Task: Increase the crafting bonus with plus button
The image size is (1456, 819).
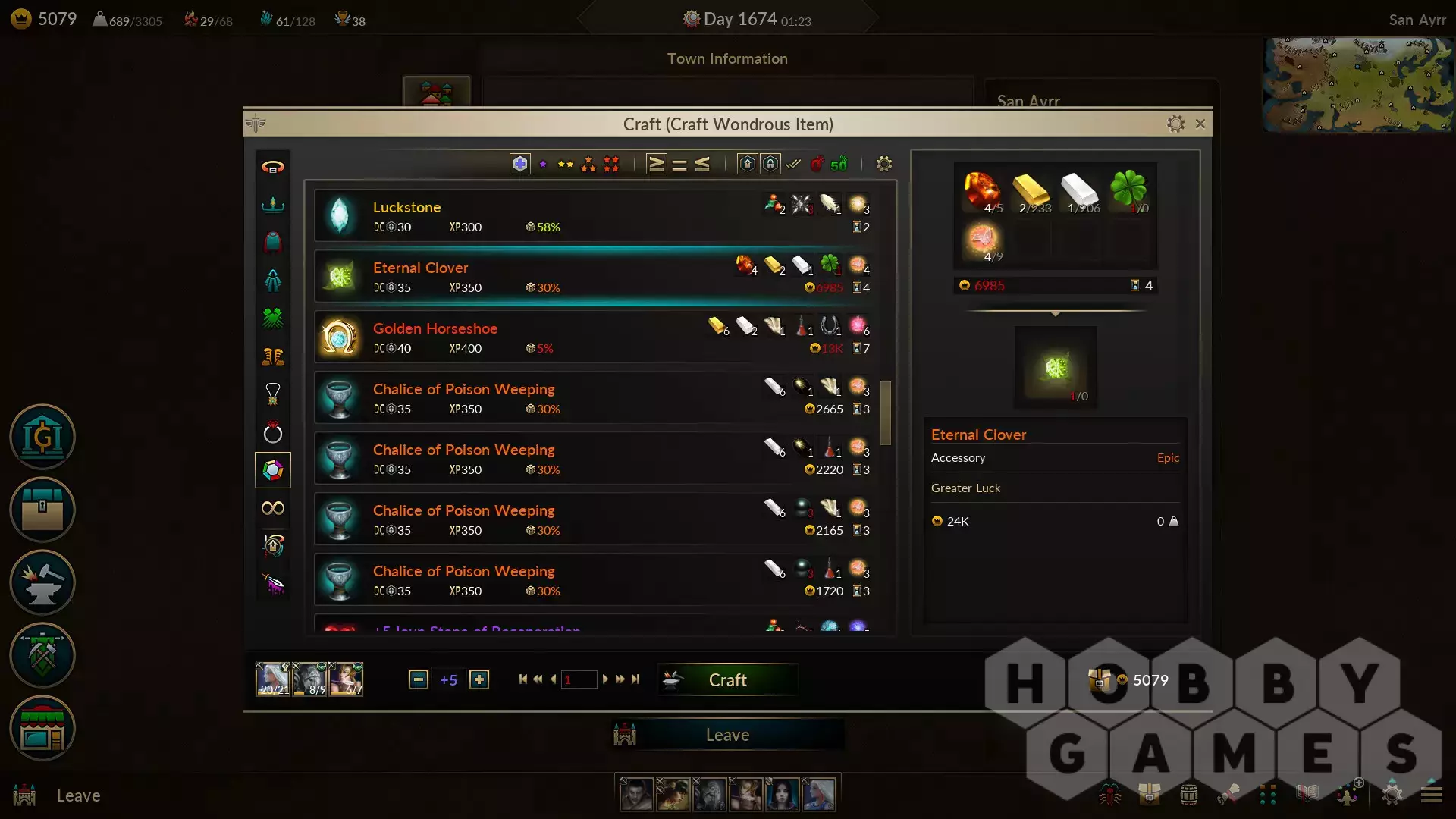Action: click(479, 679)
